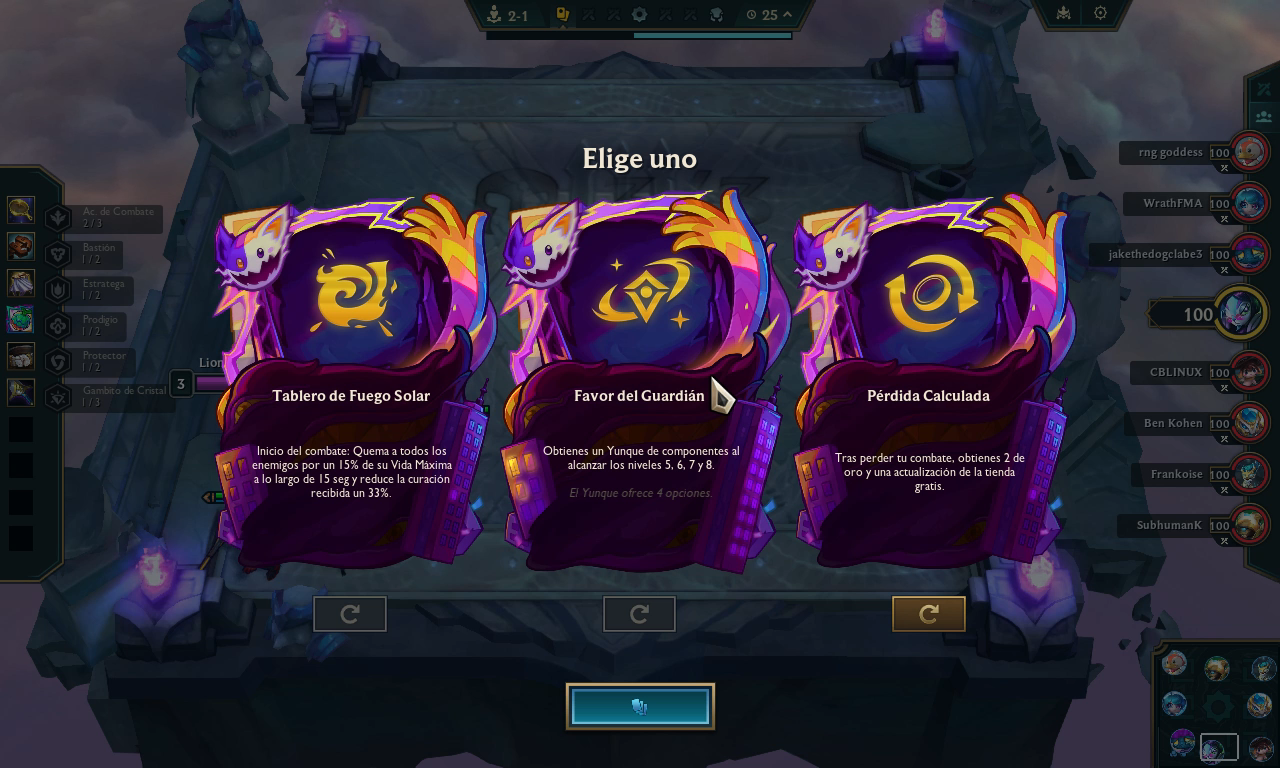Toggle mute for SubhumanK
Image resolution: width=1280 pixels, height=768 pixels.
(x=1224, y=540)
